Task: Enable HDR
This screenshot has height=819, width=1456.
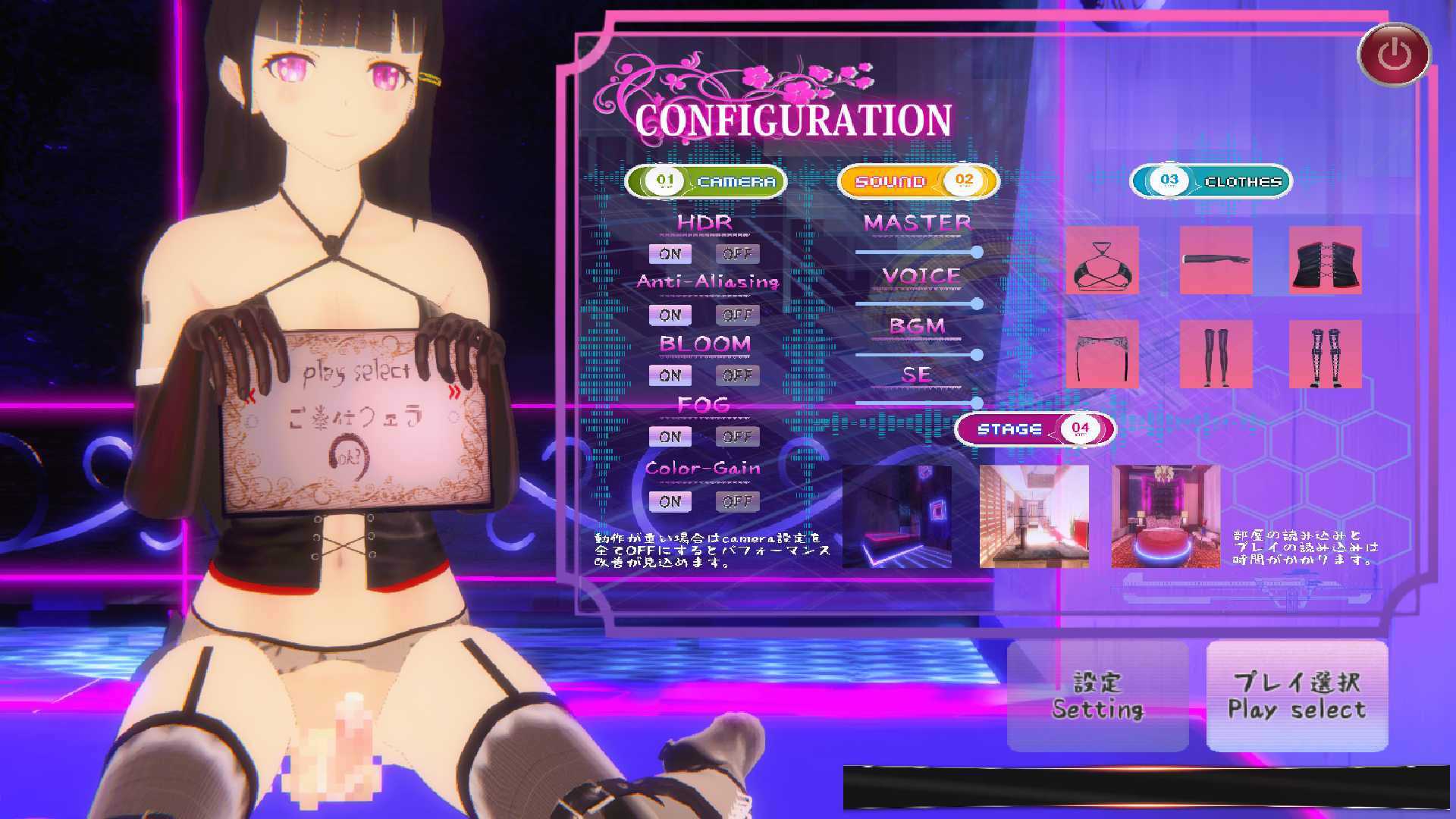Action: click(x=670, y=253)
